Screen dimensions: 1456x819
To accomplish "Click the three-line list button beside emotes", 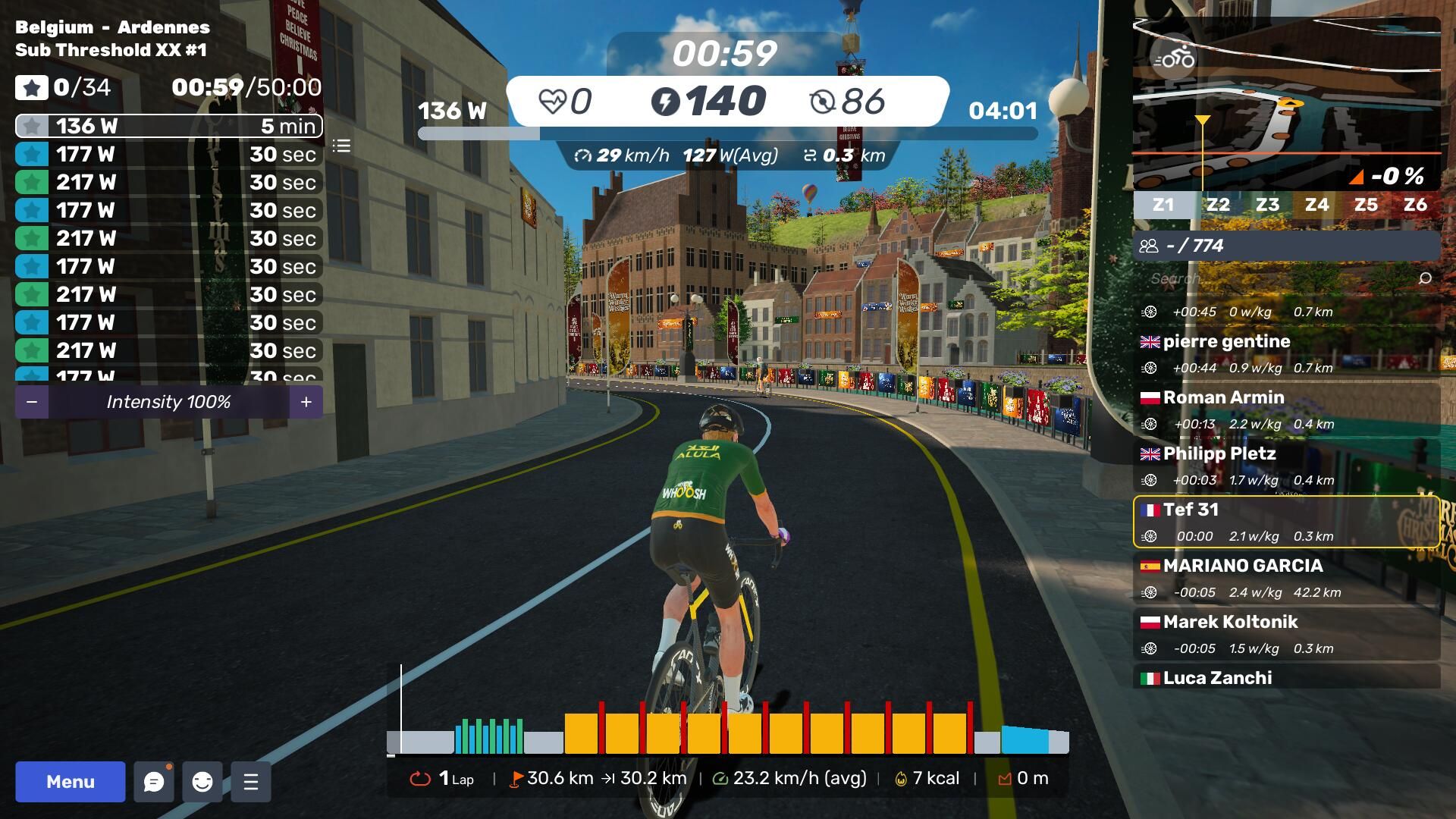I will pyautogui.click(x=251, y=782).
